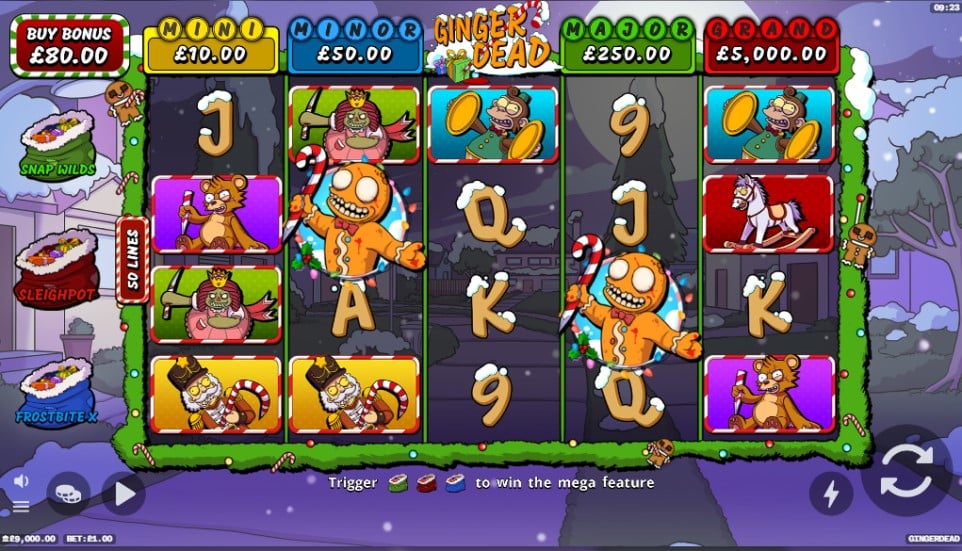Mute the sound with the speaker icon
This screenshot has height=551, width=962.
21,480
